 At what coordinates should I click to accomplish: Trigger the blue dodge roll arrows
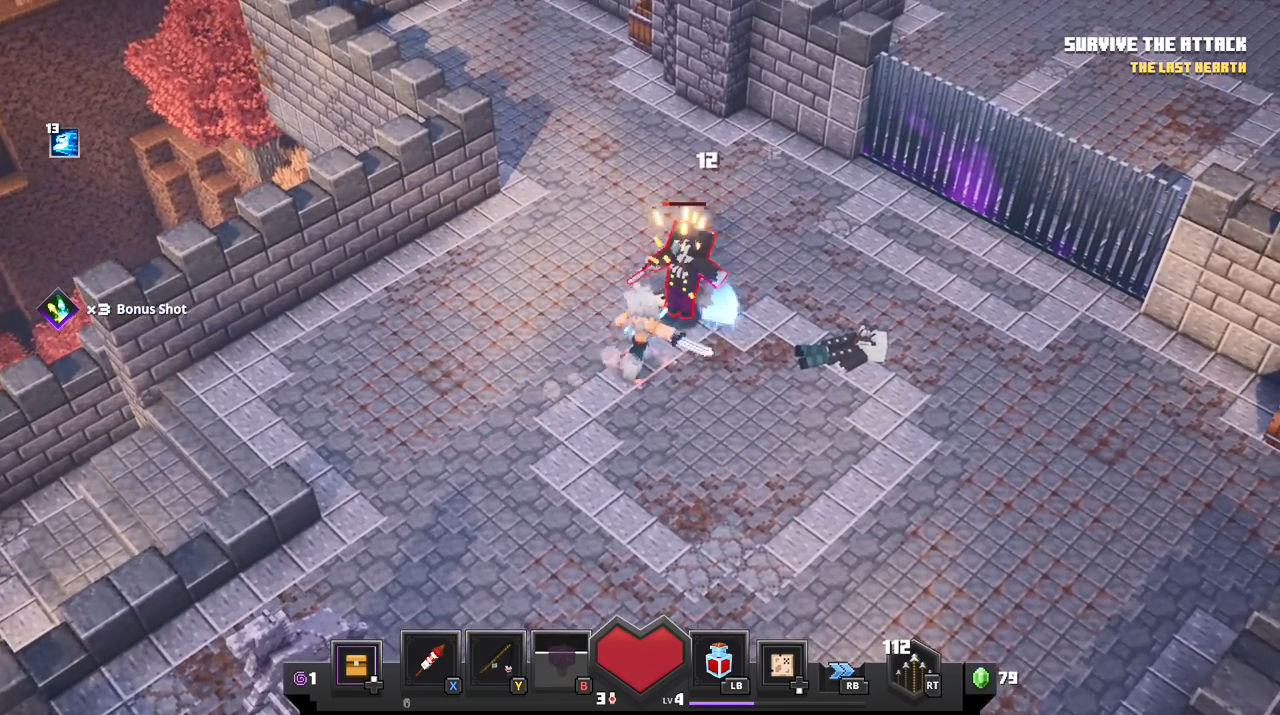842,670
